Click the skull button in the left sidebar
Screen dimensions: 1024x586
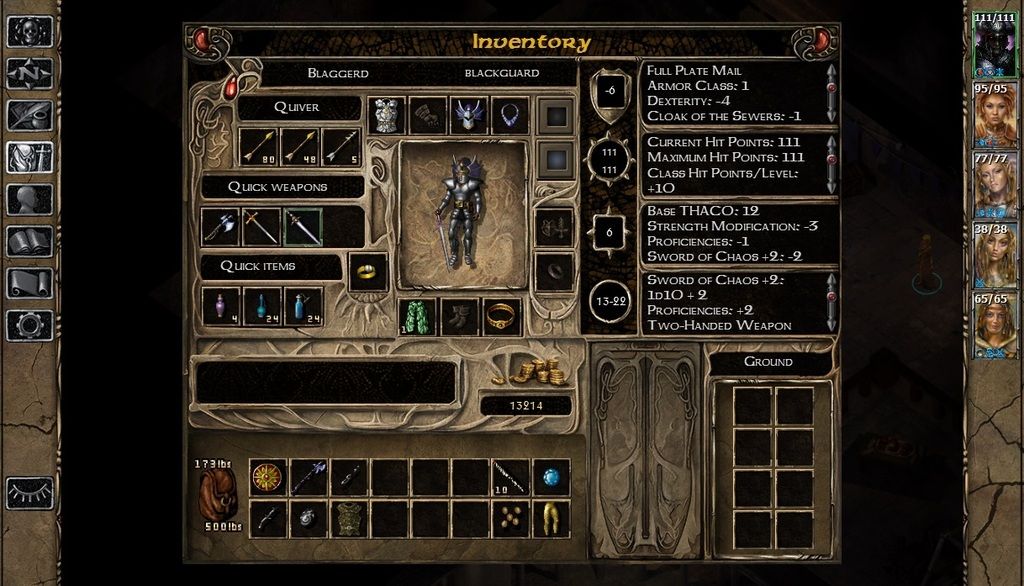[29, 31]
